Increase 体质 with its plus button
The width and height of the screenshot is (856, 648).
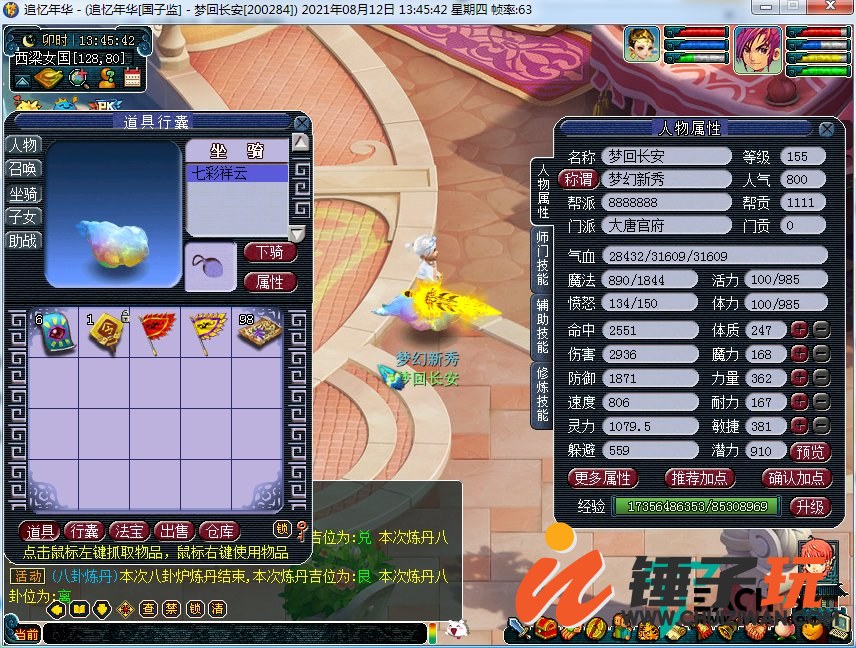(x=799, y=330)
